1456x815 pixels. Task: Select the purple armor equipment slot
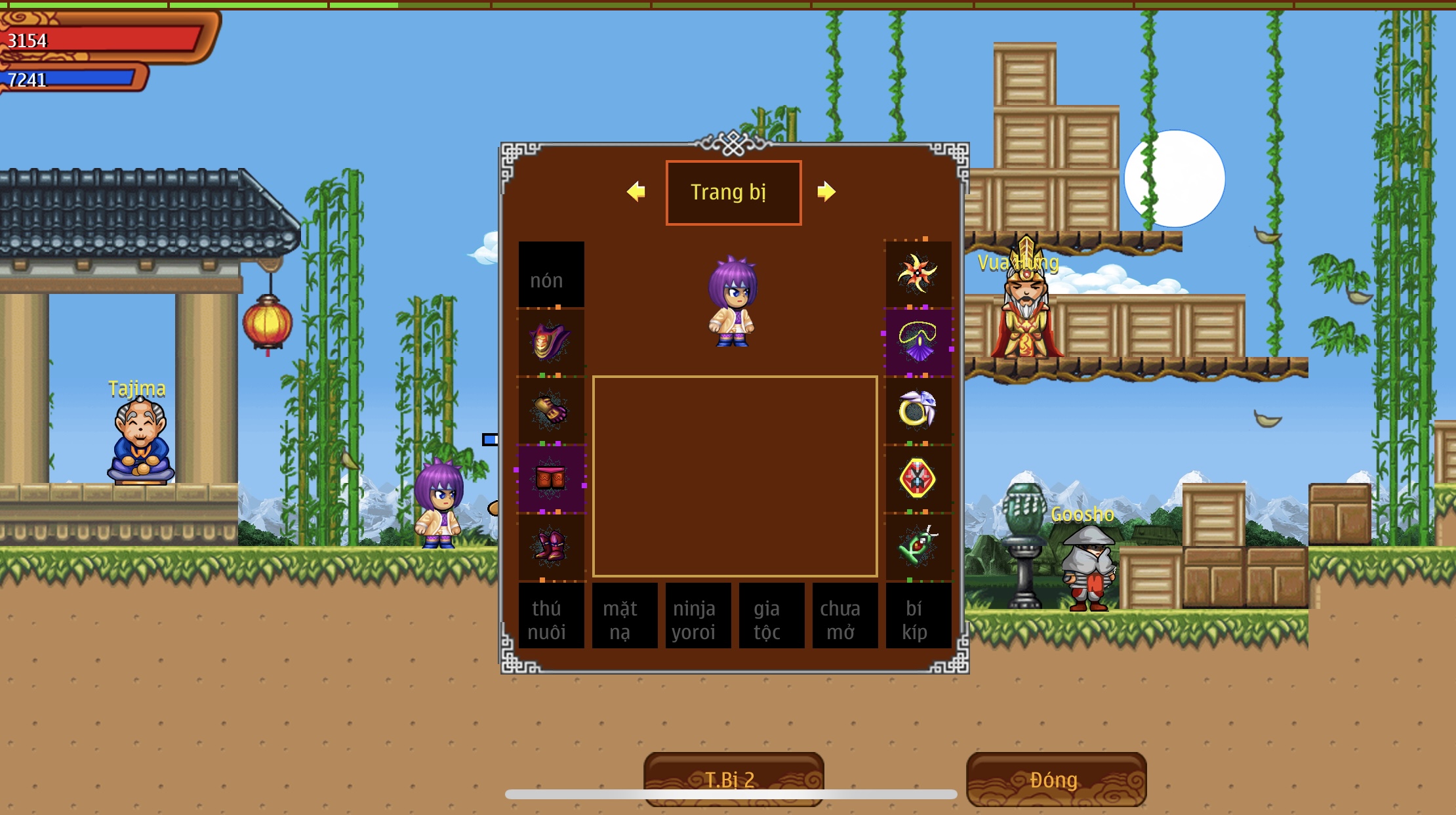[x=551, y=342]
